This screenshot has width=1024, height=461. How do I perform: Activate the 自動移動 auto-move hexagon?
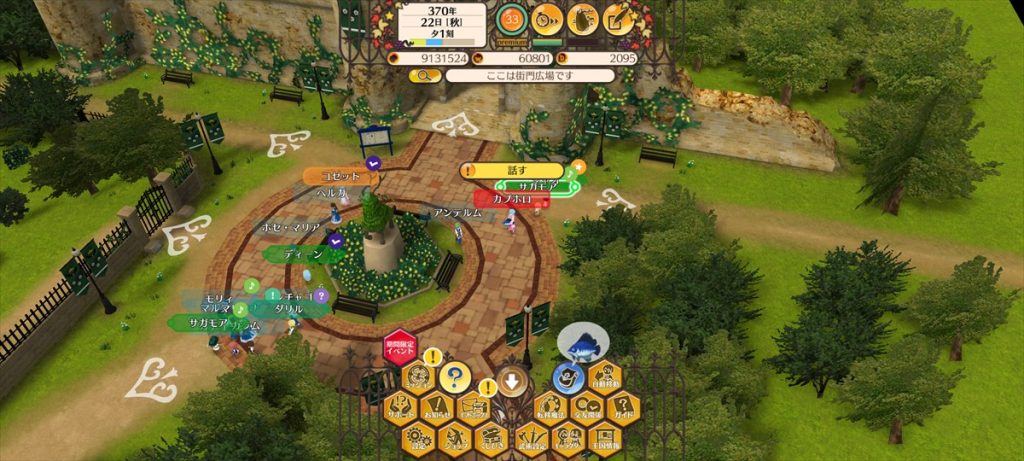coord(603,378)
